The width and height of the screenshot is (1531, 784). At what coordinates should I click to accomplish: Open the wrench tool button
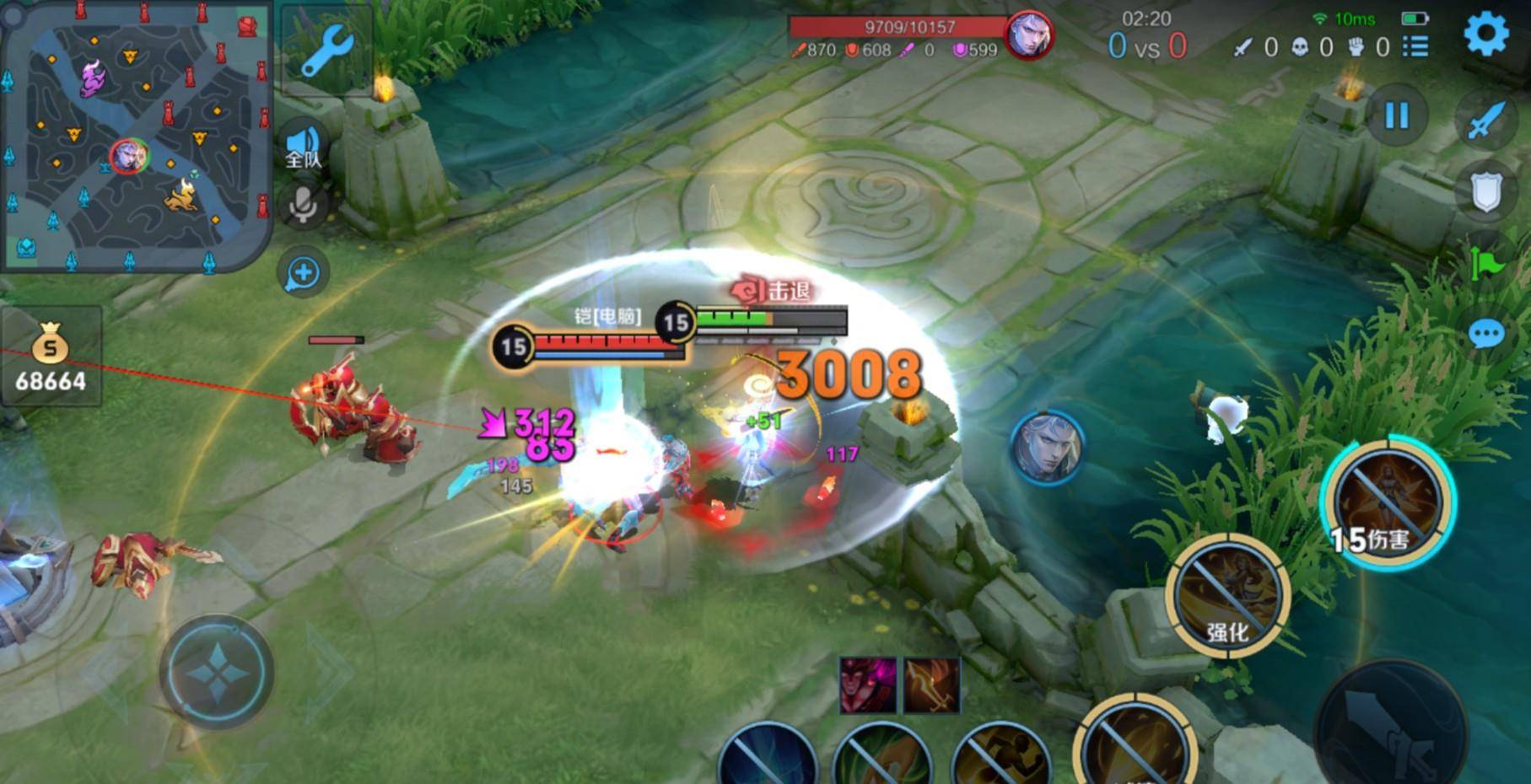point(326,51)
